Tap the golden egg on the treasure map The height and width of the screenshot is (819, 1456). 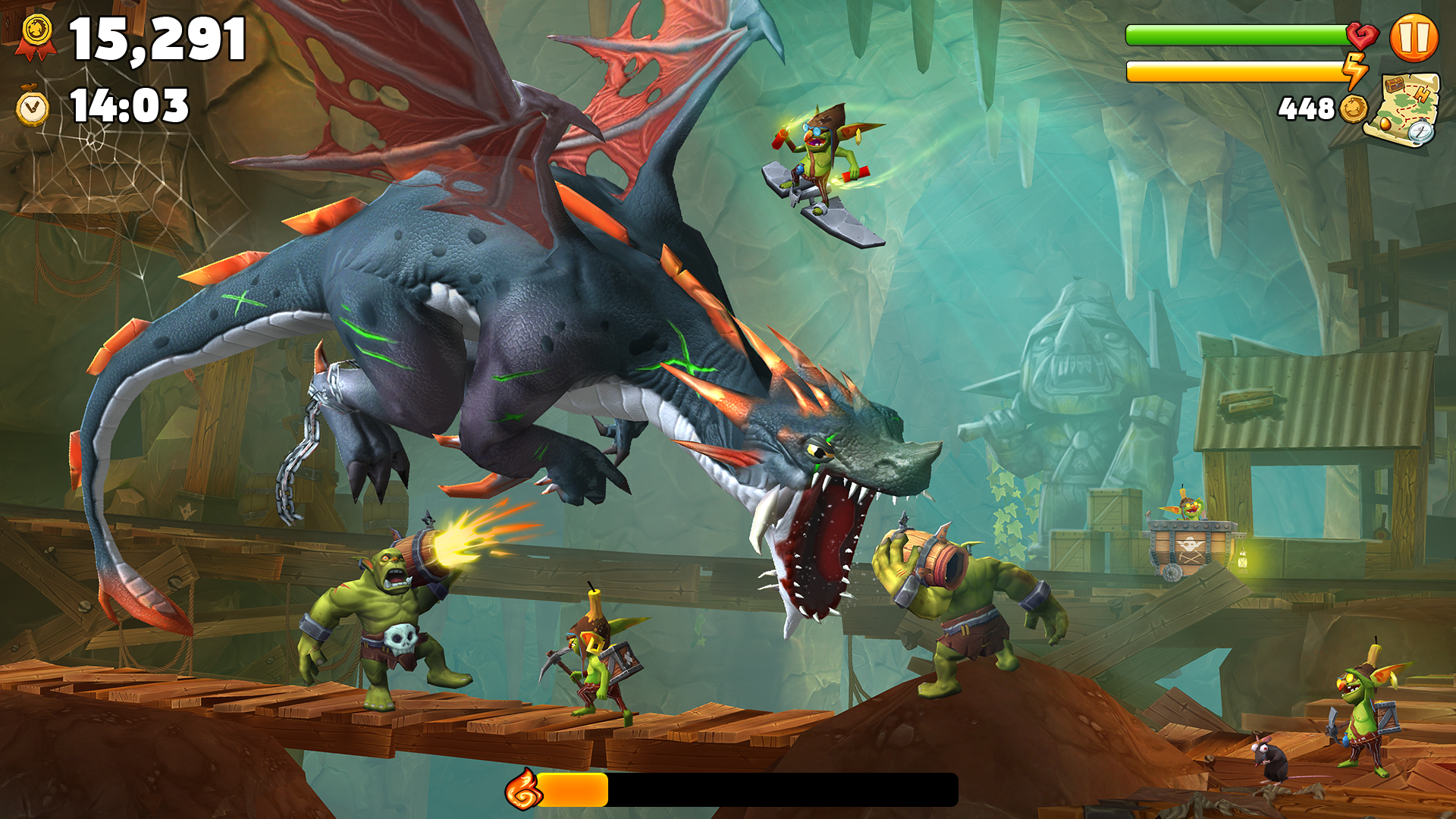(1385, 125)
